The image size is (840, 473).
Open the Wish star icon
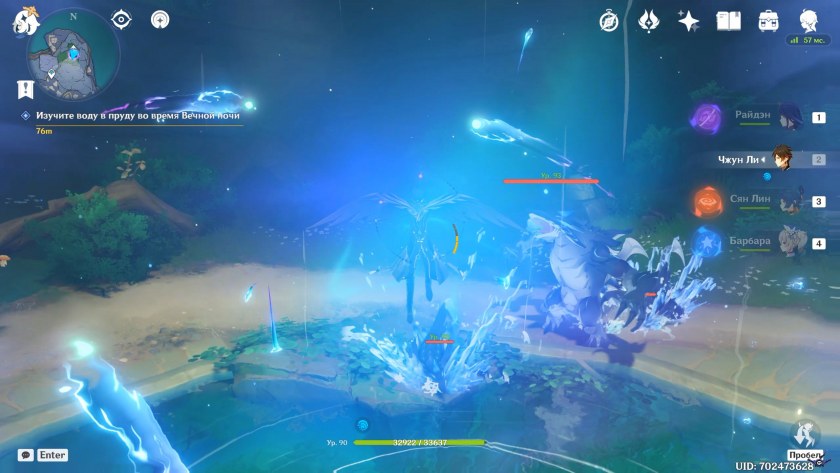(688, 20)
